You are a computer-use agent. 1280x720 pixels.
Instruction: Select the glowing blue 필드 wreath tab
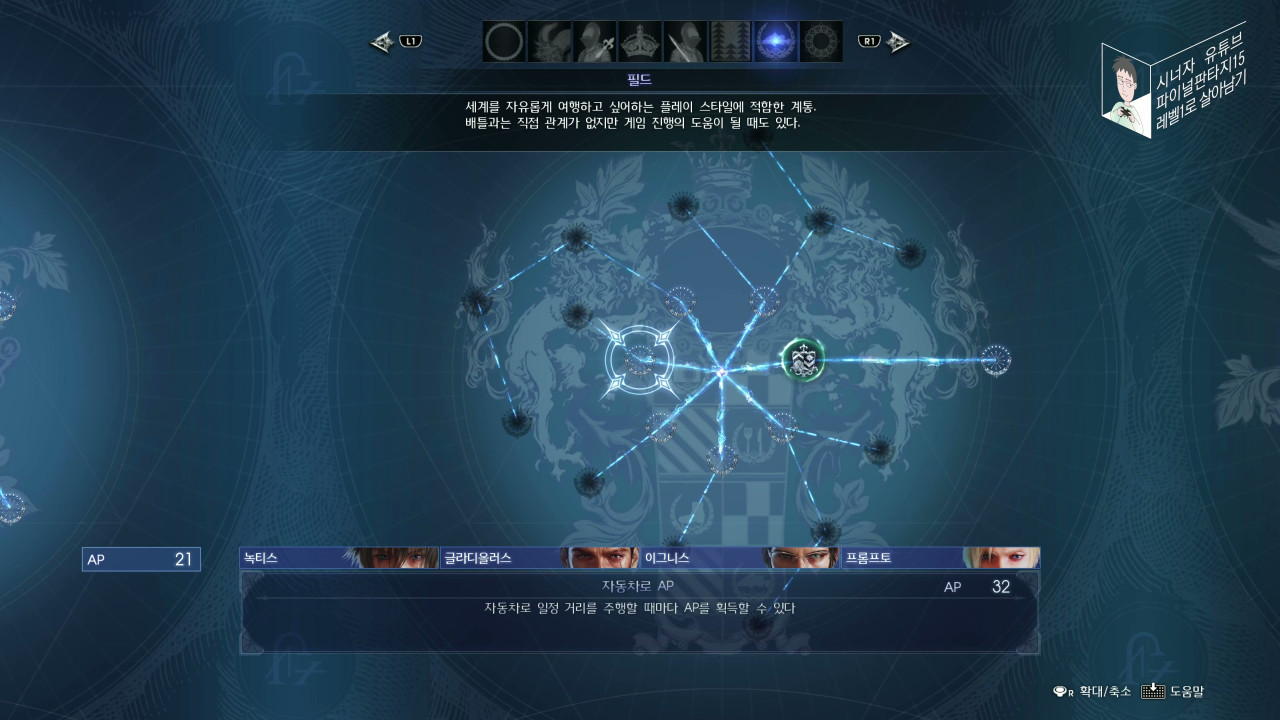tap(775, 42)
